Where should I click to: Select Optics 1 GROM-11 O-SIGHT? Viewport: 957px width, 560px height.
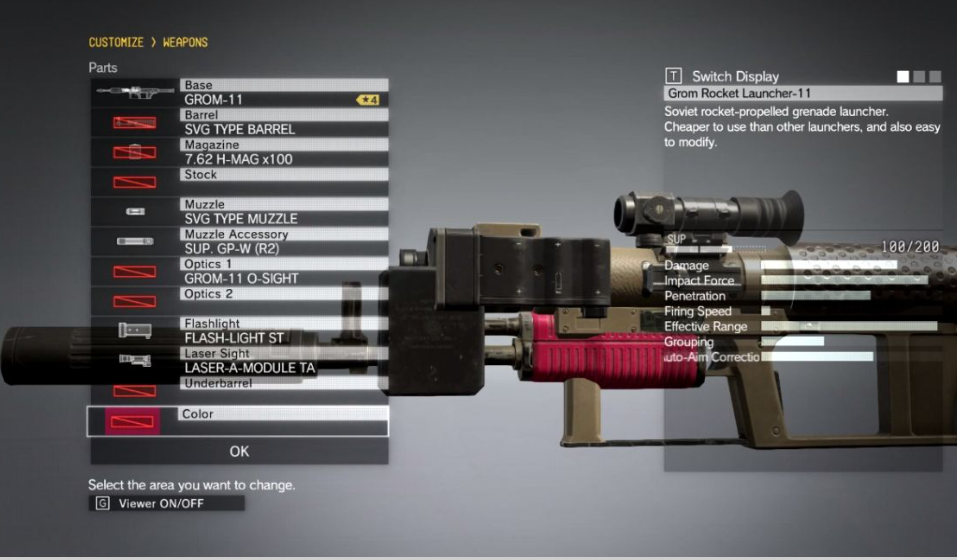(284, 271)
